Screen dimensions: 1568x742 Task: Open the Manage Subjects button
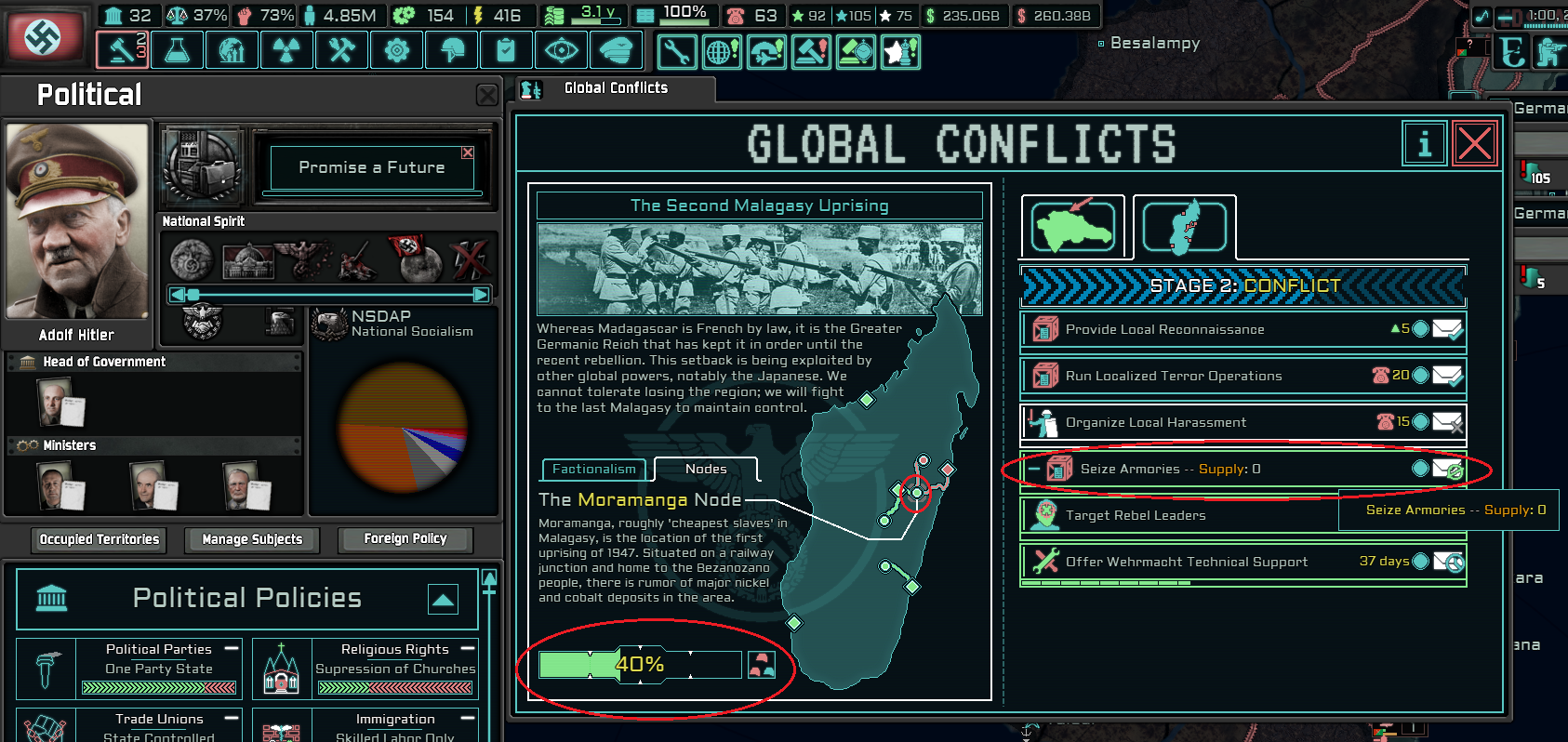click(x=251, y=540)
